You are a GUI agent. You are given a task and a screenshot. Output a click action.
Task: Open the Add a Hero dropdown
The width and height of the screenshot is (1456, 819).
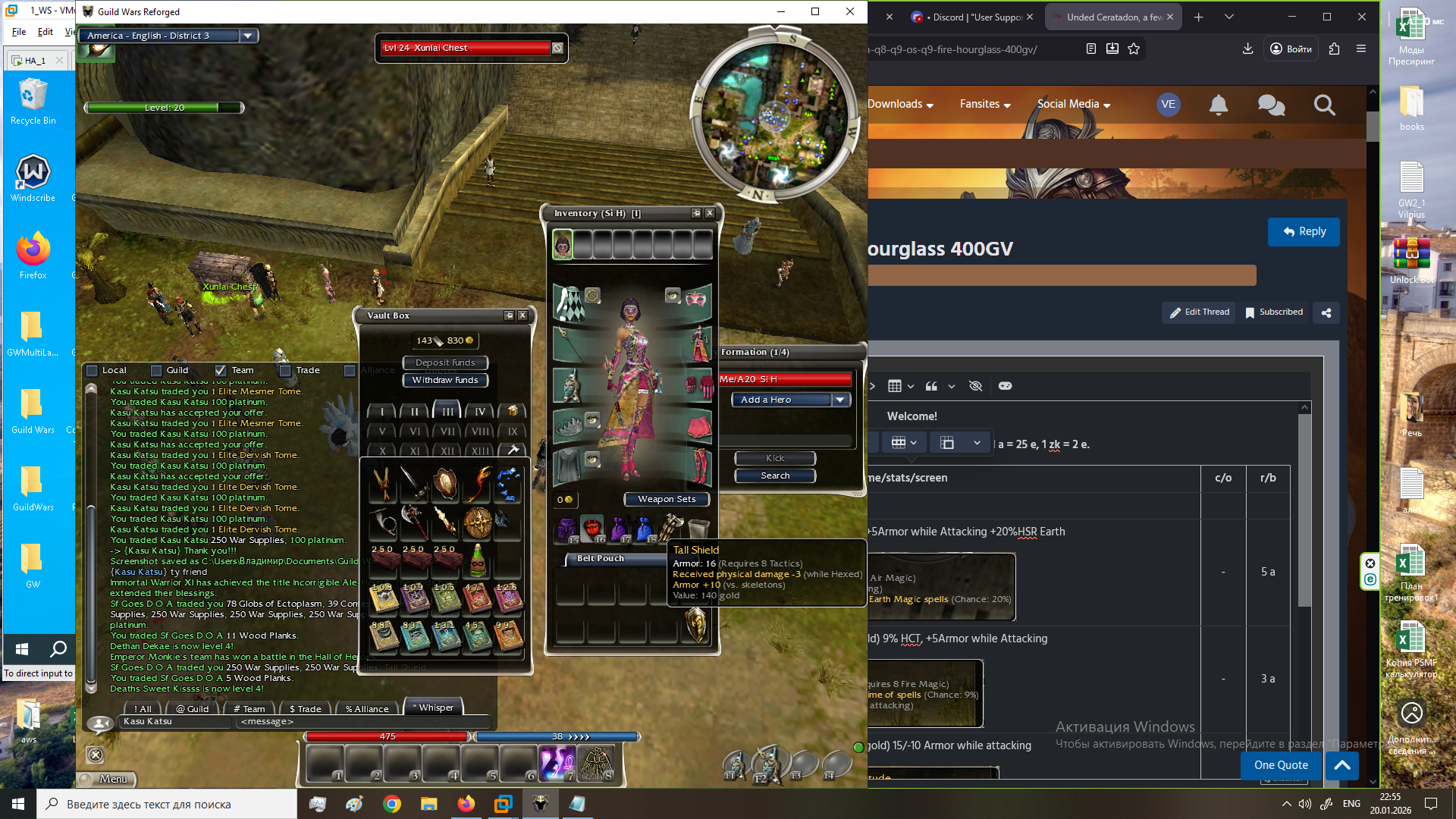coord(840,400)
